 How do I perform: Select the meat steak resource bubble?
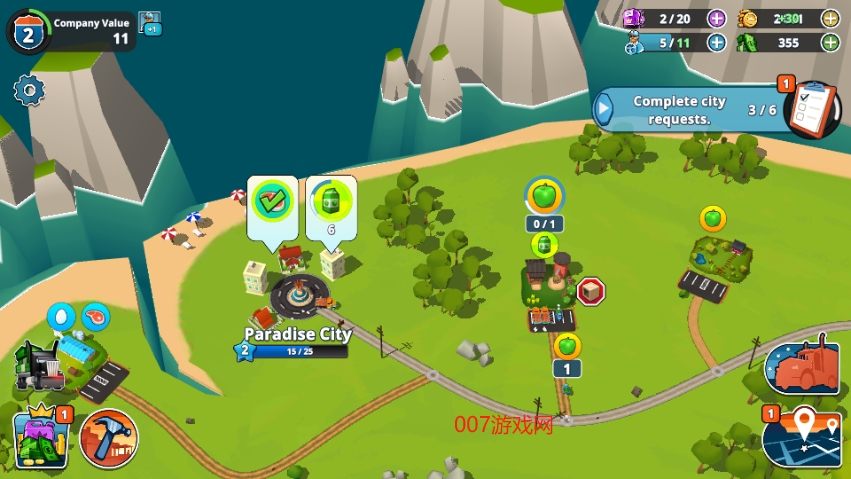pos(96,317)
